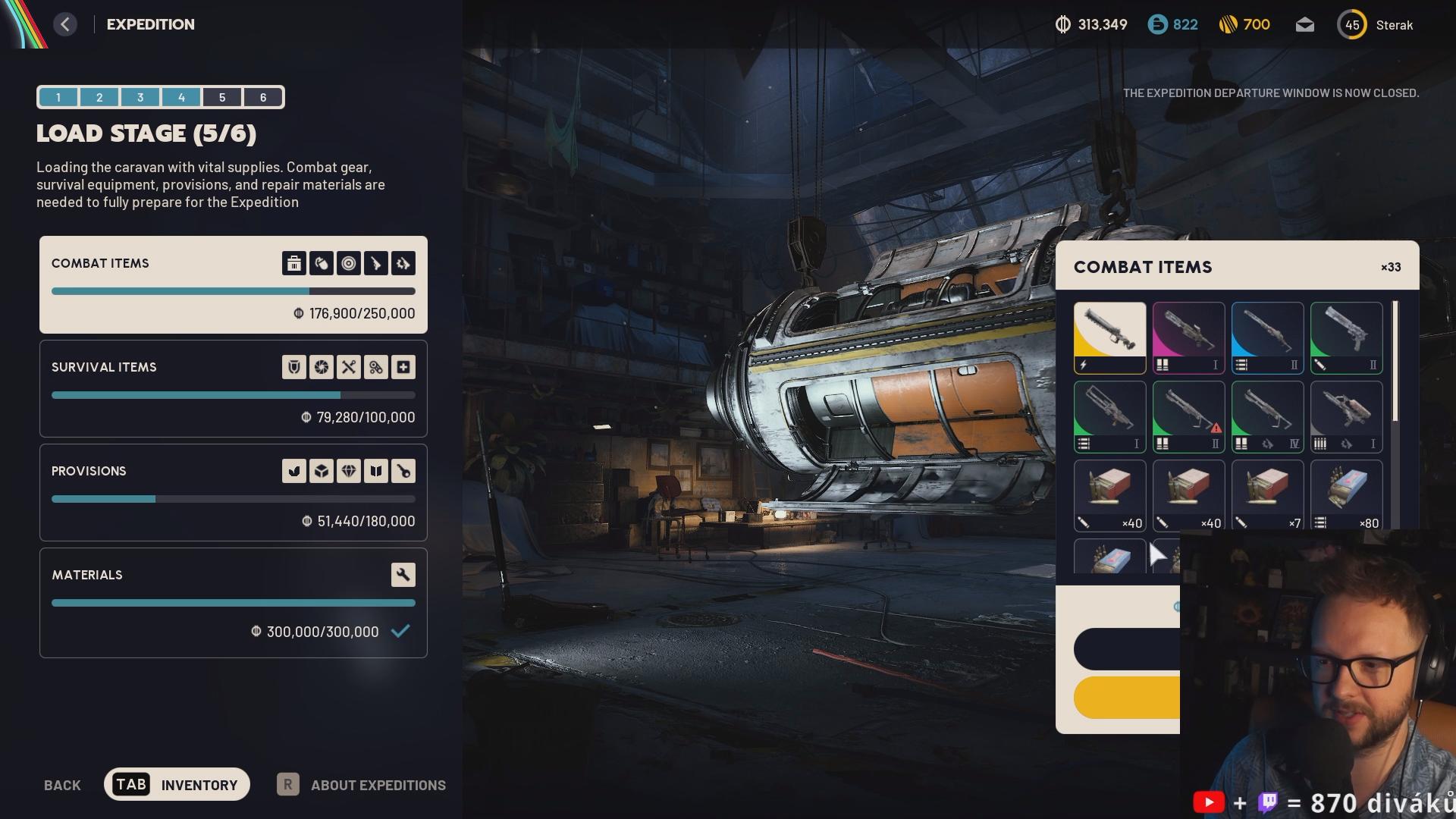Open the Survival Items category panel
1456x819 pixels.
coord(233,389)
